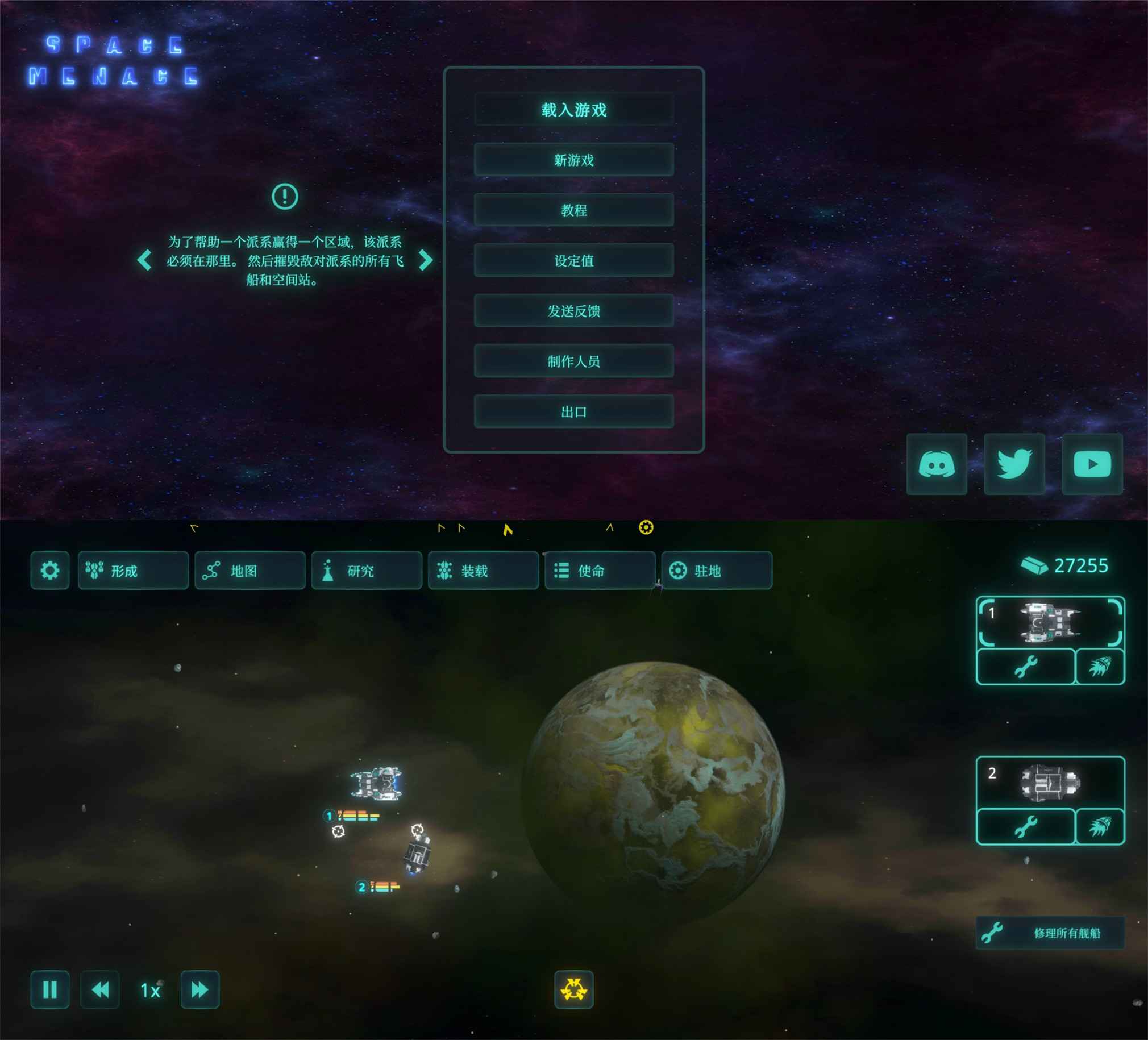Open the Twitter social icon
The height and width of the screenshot is (1040, 1148).
pos(1014,464)
